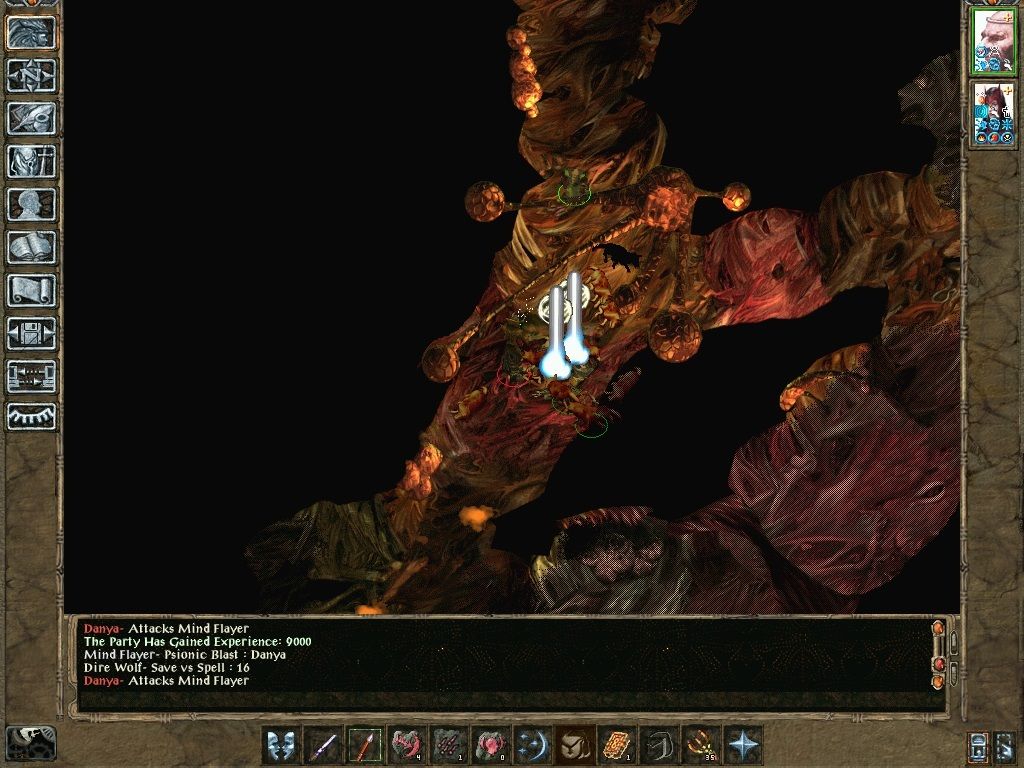Open the journal with the quill button
The width and height of the screenshot is (1024, 768).
[x=31, y=119]
